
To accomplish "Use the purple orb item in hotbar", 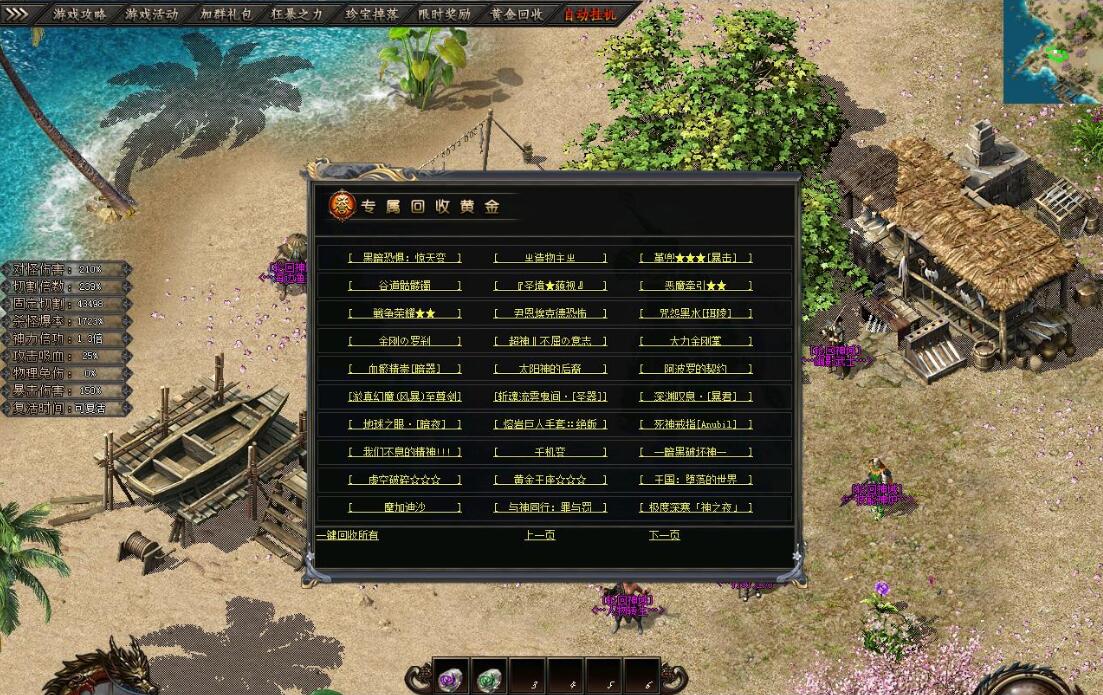I will pos(451,678).
